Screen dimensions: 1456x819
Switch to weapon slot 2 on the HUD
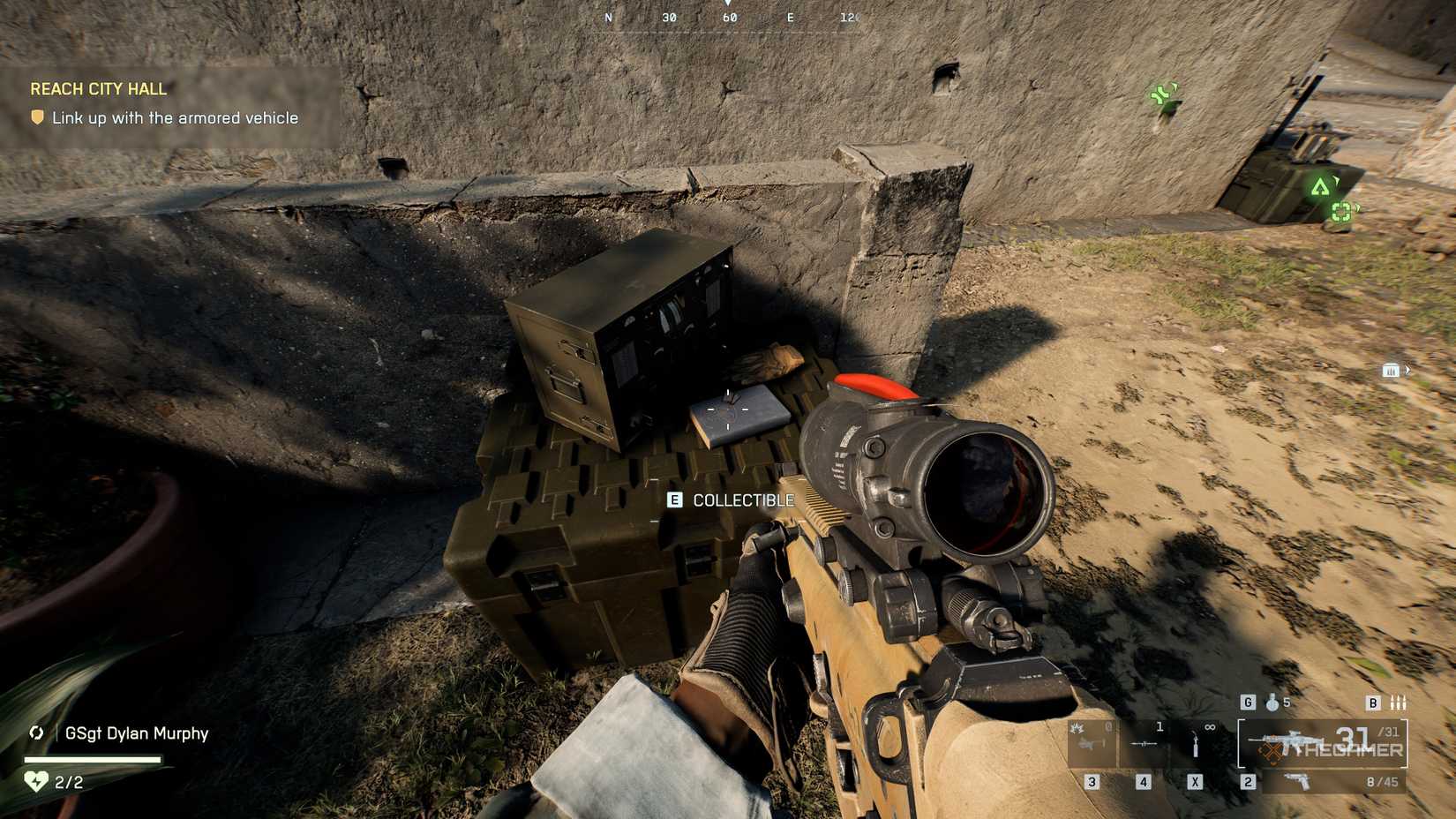coord(1248,781)
